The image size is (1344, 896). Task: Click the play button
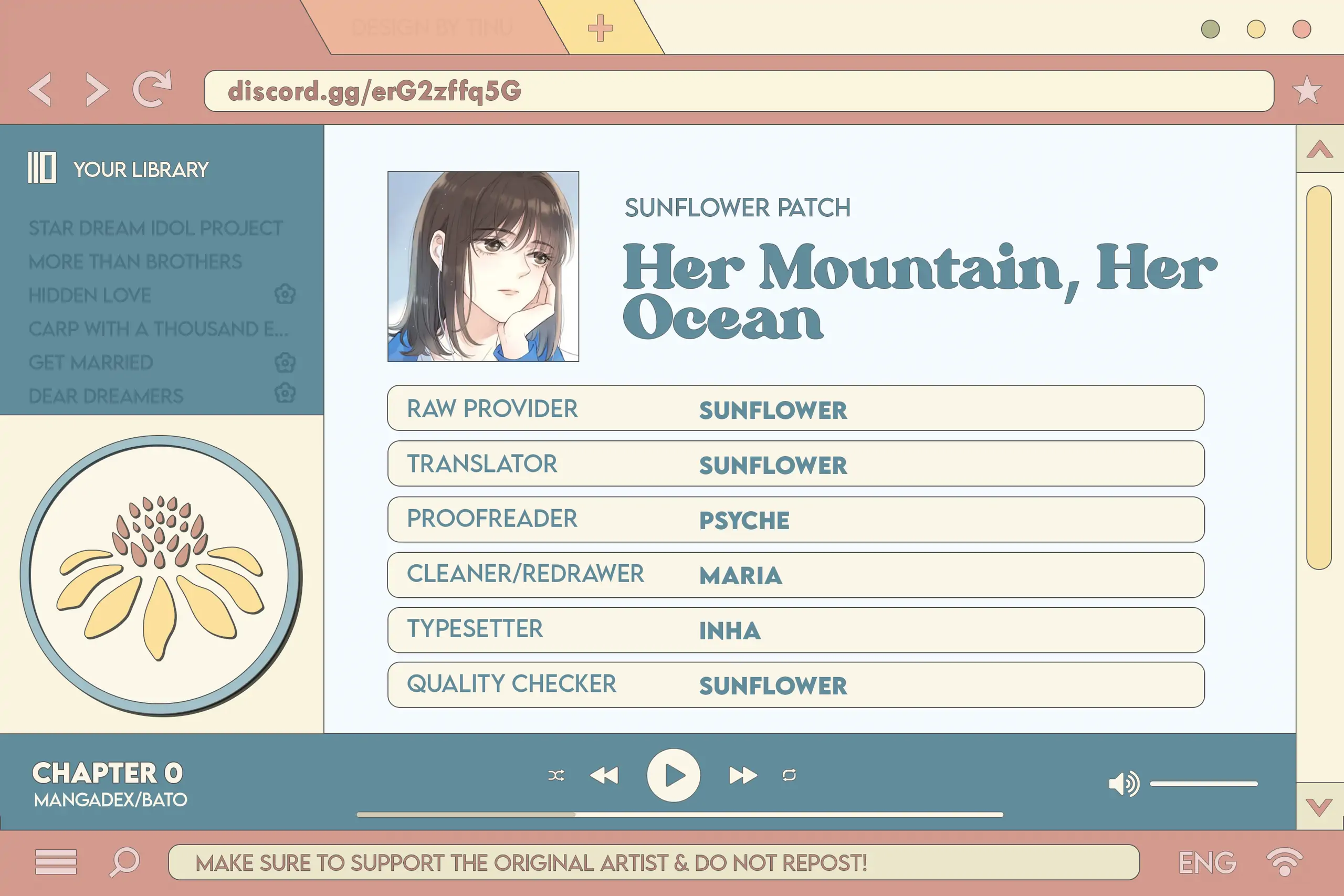pos(674,775)
